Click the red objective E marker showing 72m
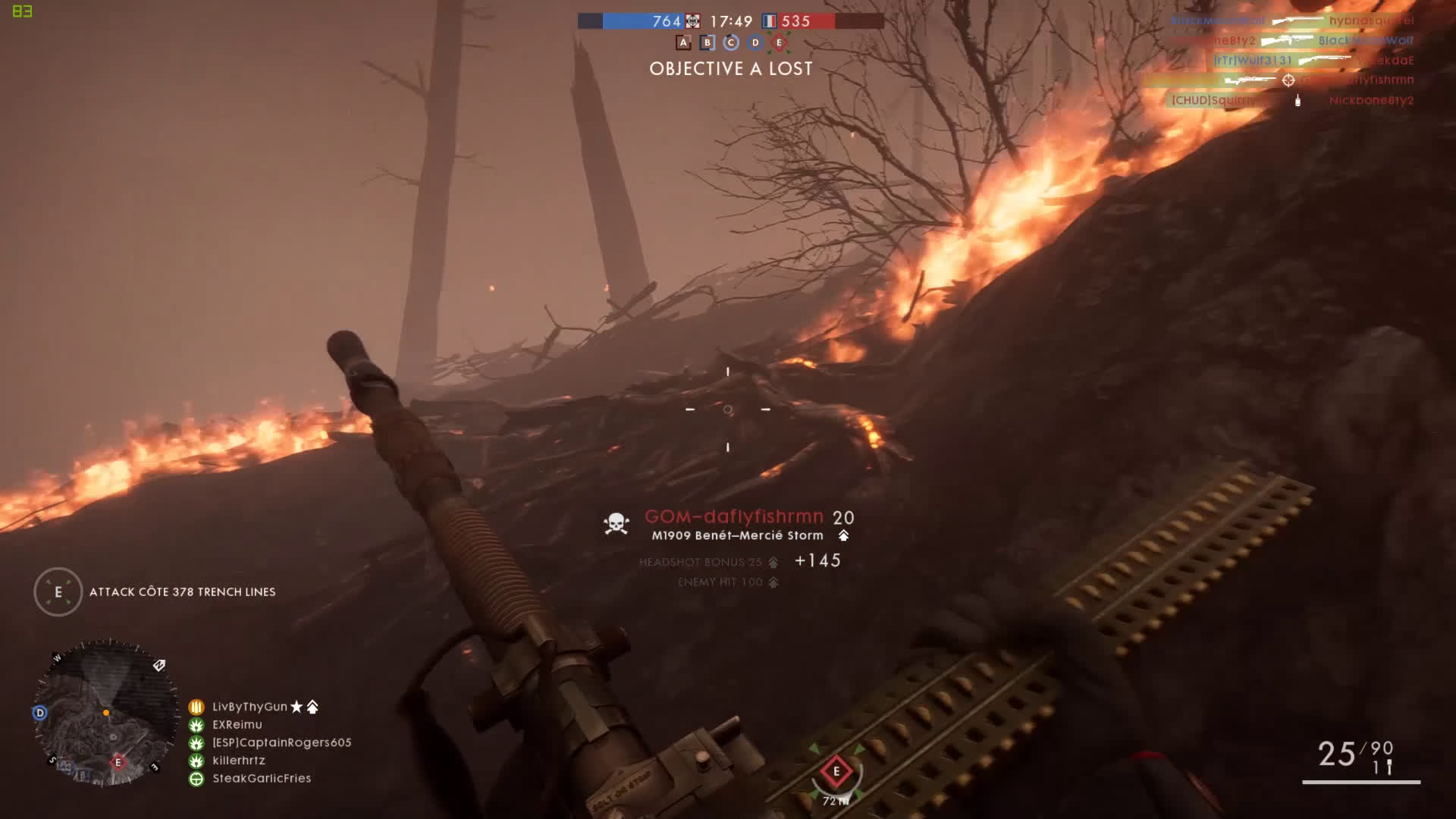Screen dimensions: 1456x819 [x=836, y=772]
